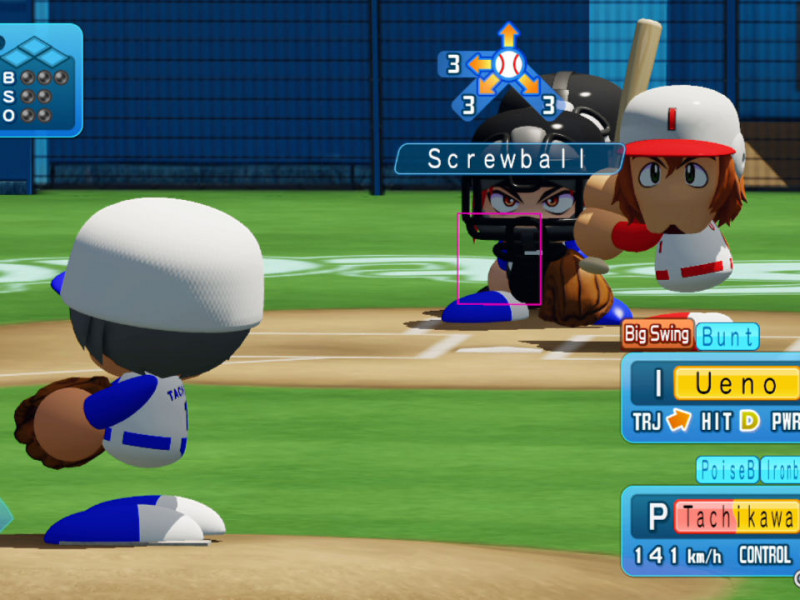Click the Screwball pitch name label
Image resolution: width=800 pixels, height=600 pixels.
(509, 159)
